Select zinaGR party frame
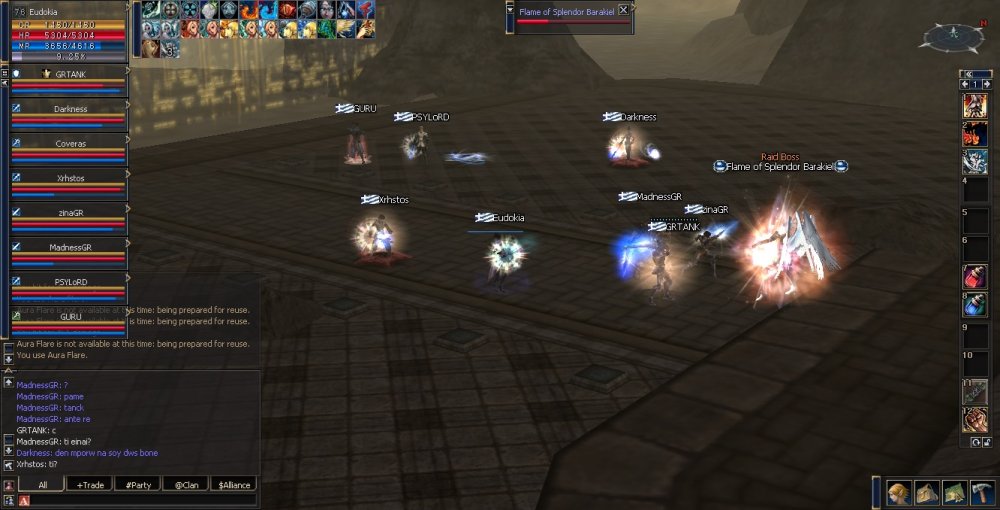The height and width of the screenshot is (510, 1000). tap(70, 213)
